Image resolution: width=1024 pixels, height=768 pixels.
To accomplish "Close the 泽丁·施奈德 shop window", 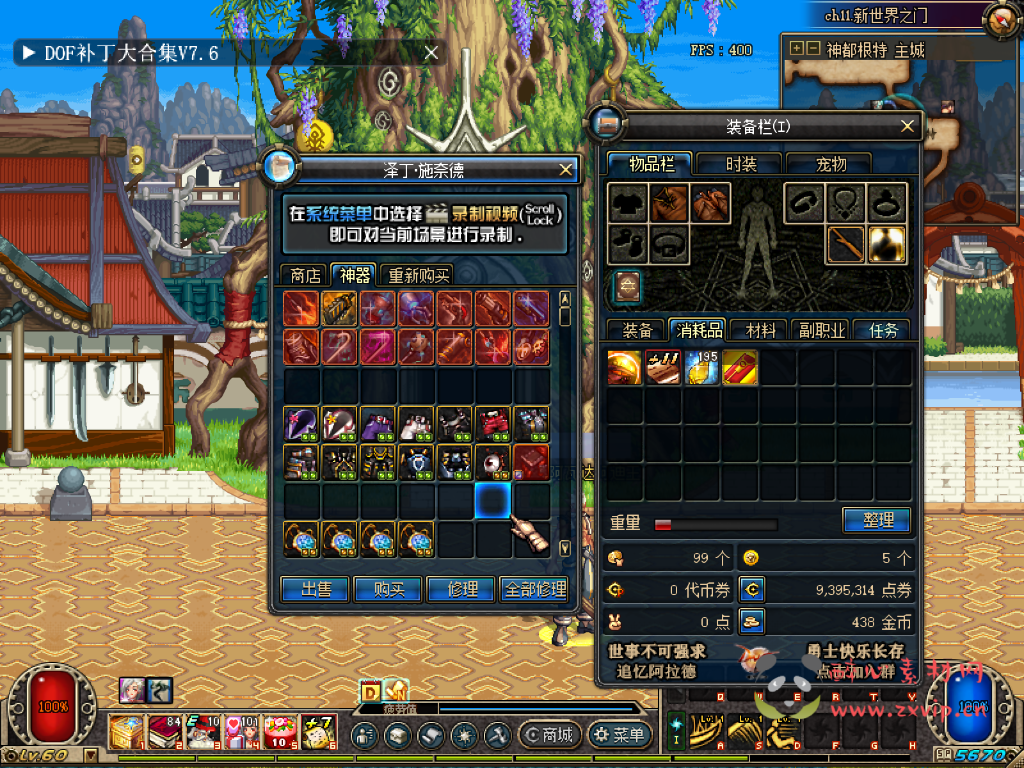I will point(566,170).
